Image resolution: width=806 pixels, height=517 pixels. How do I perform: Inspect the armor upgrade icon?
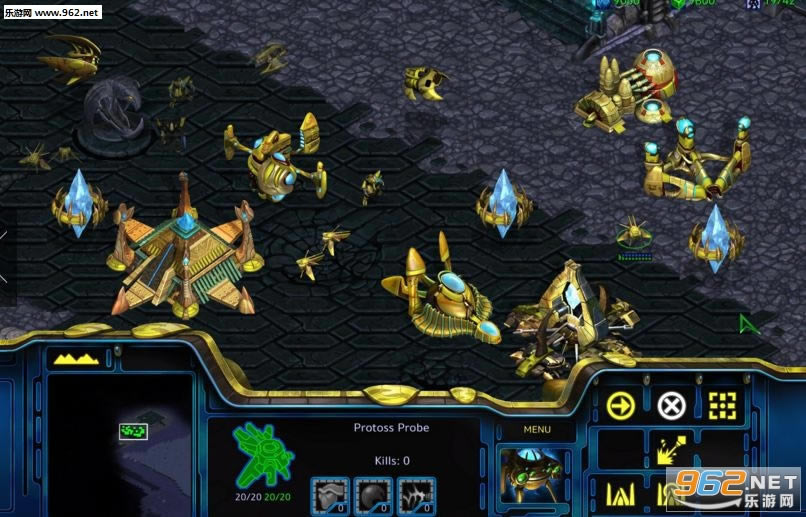(330, 494)
